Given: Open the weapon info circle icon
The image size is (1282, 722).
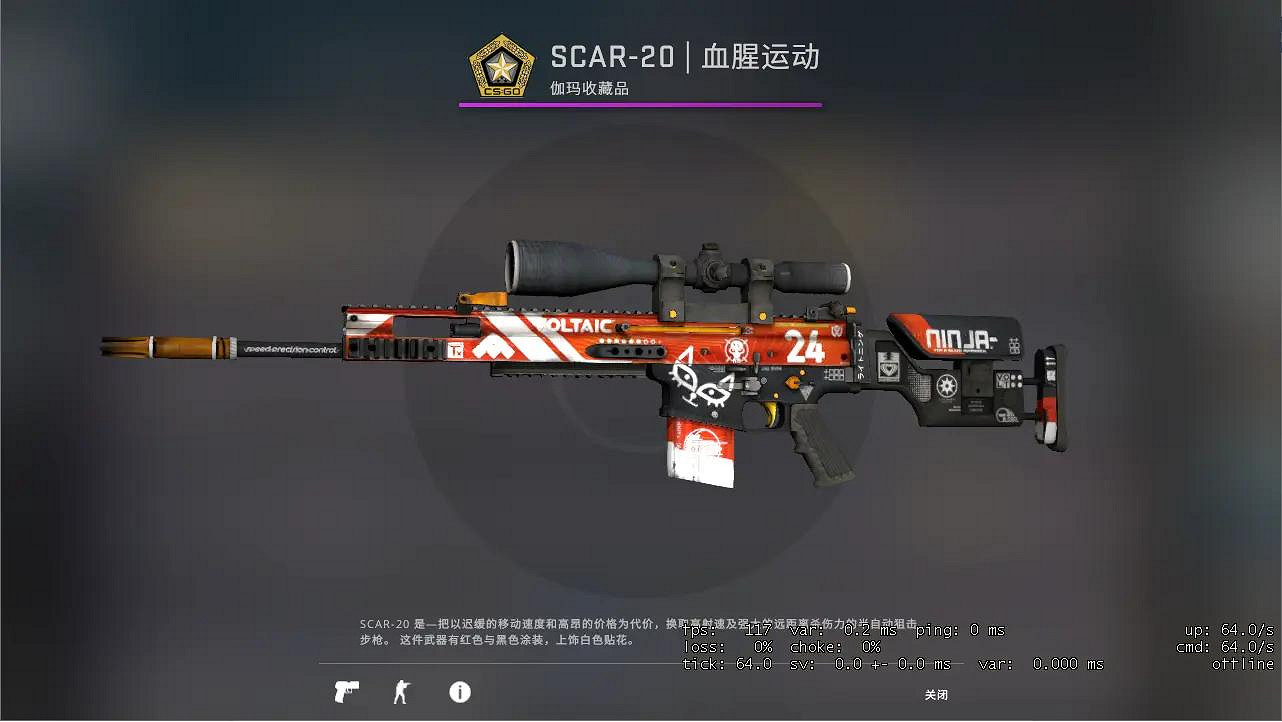Looking at the screenshot, I should coord(460,691).
